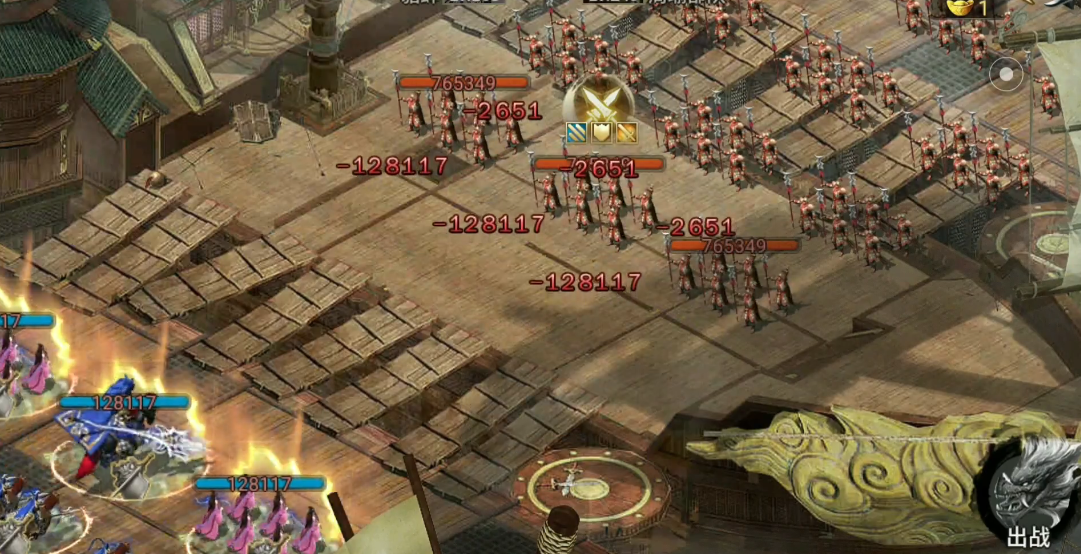Select the golden shield buff icon
The width and height of the screenshot is (1081, 554).
(601, 133)
